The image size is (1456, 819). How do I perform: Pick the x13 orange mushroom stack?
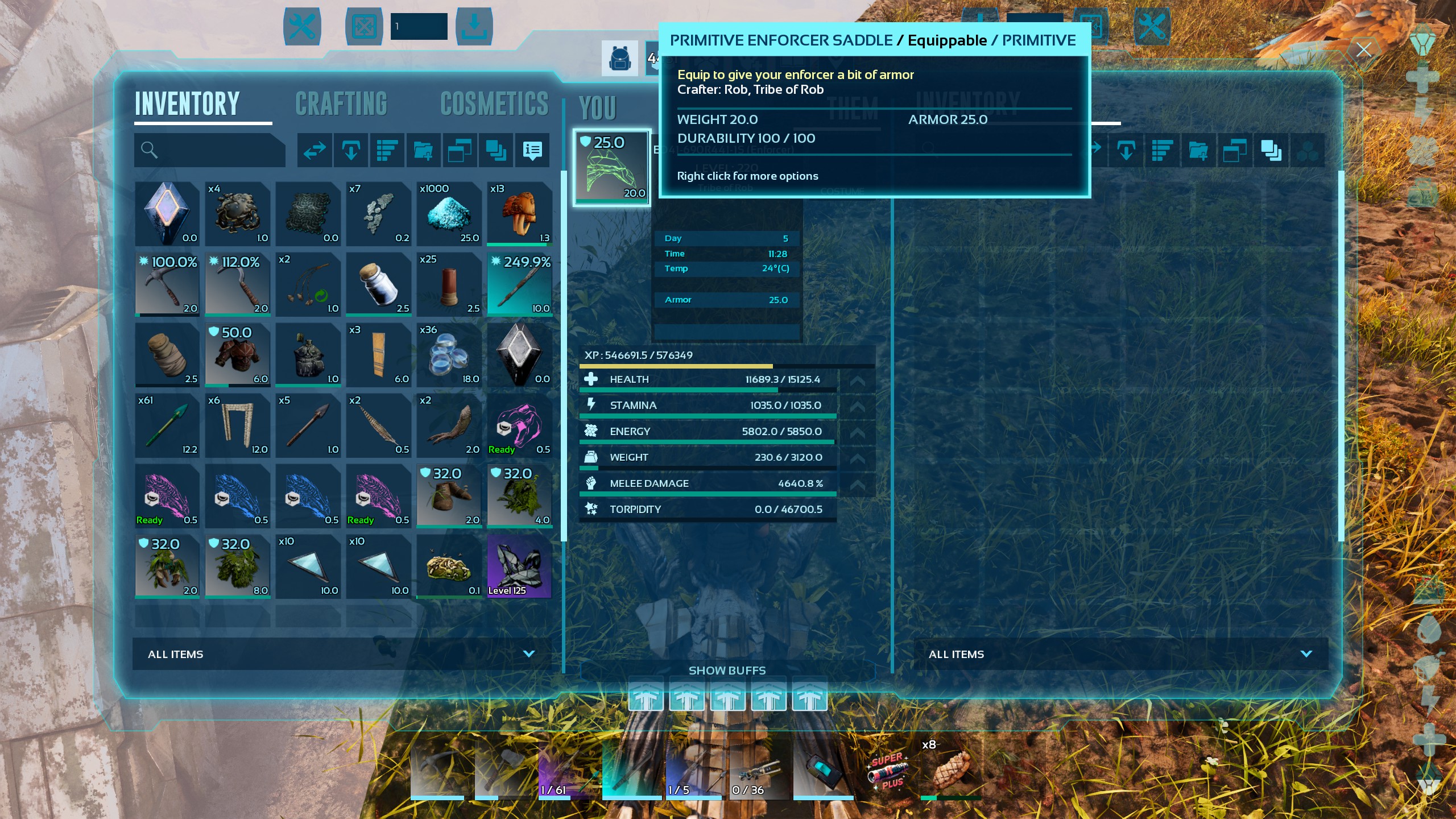click(519, 214)
